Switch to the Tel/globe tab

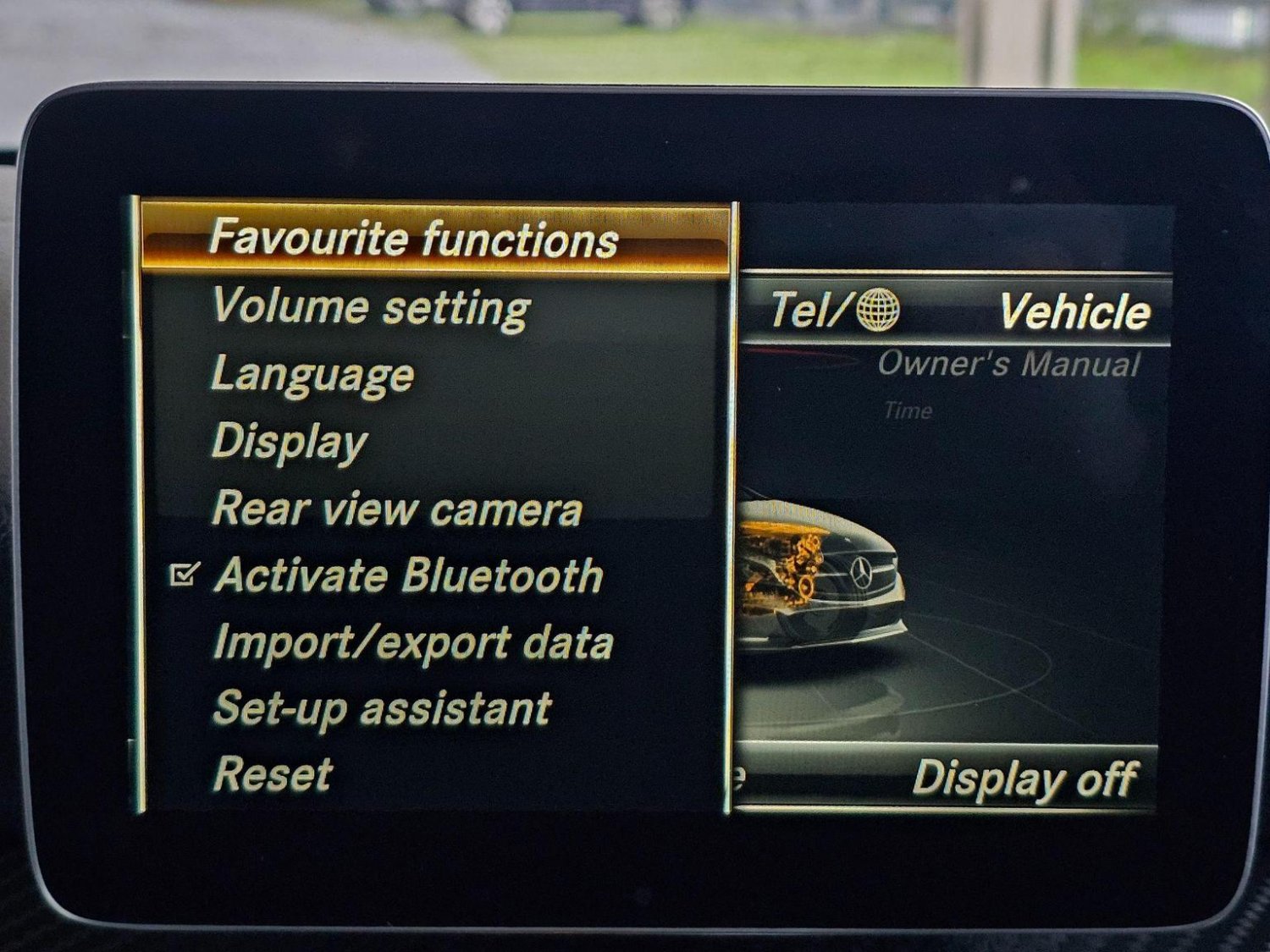pos(834,310)
